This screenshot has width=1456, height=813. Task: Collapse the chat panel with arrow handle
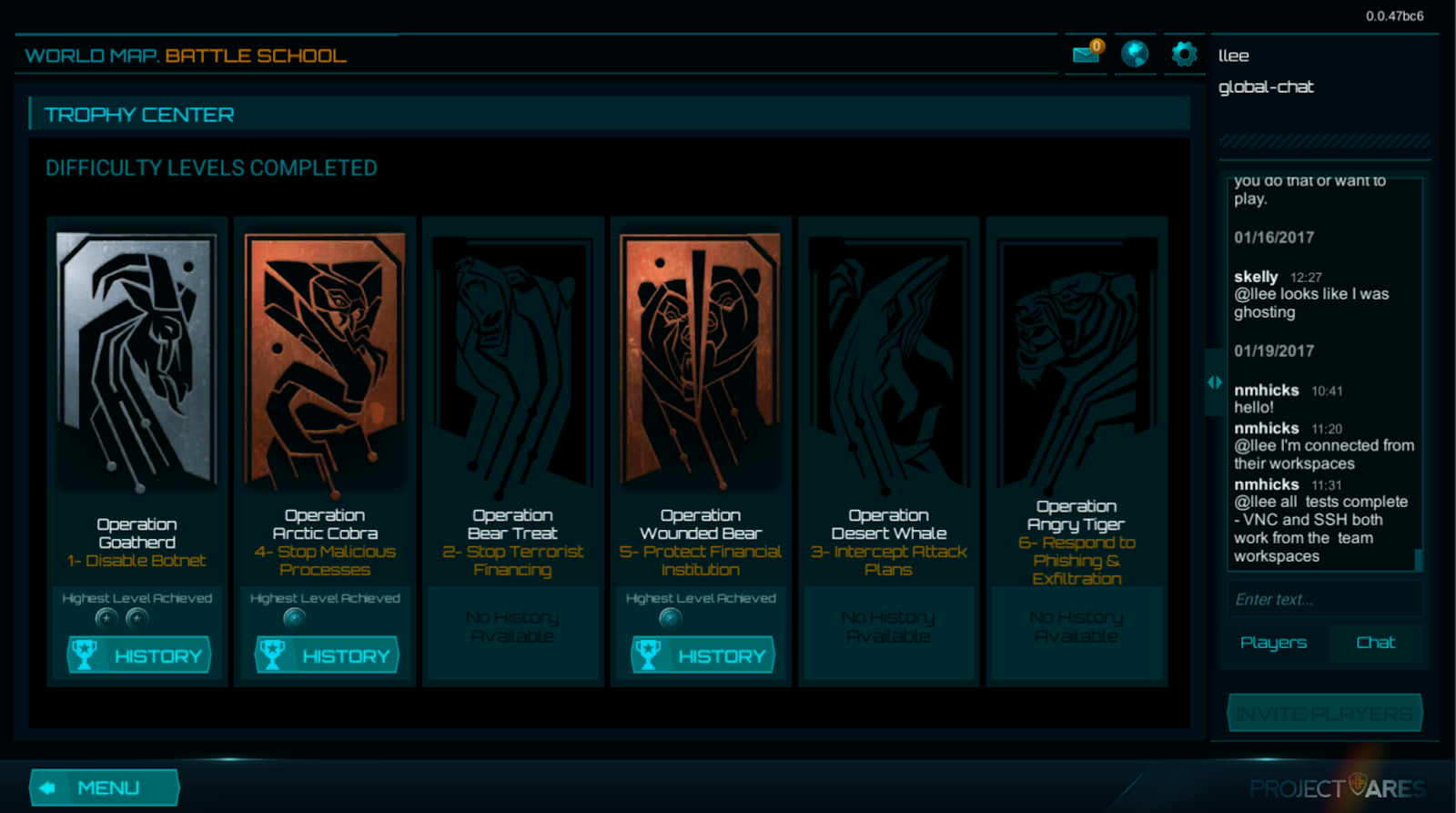pos(1214,382)
